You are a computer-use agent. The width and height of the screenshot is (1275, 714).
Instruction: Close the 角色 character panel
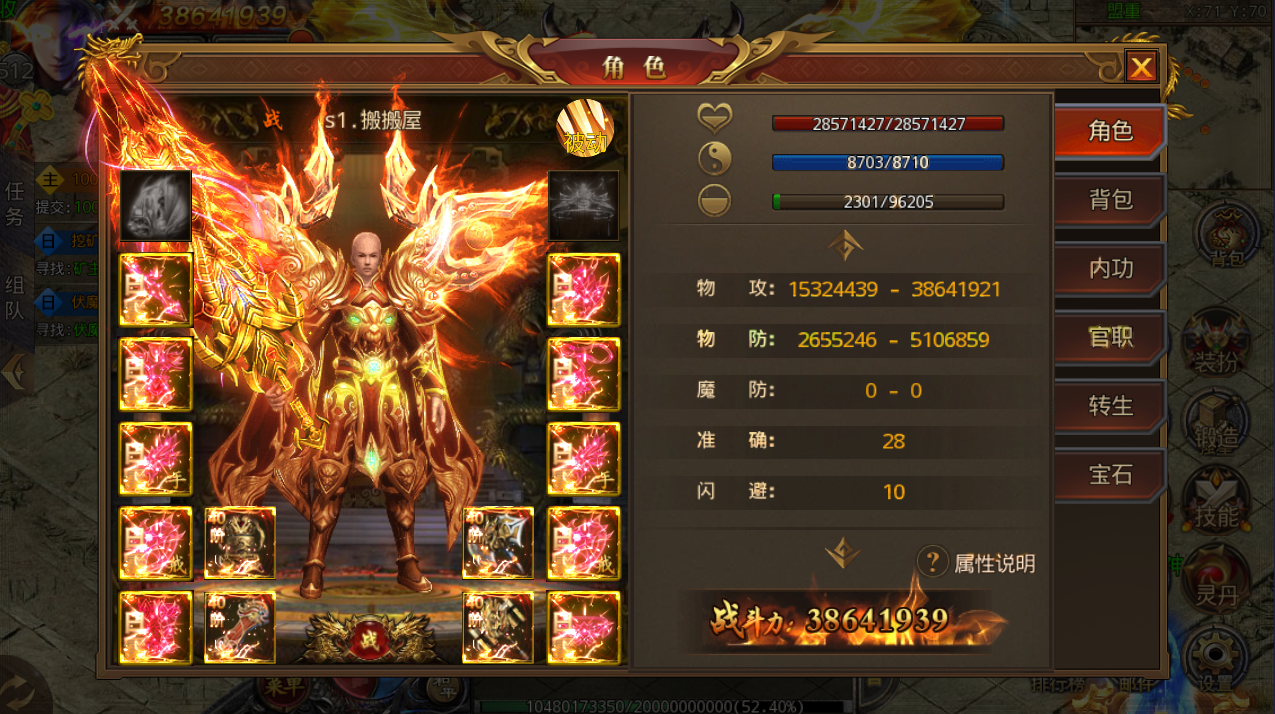pos(1141,67)
